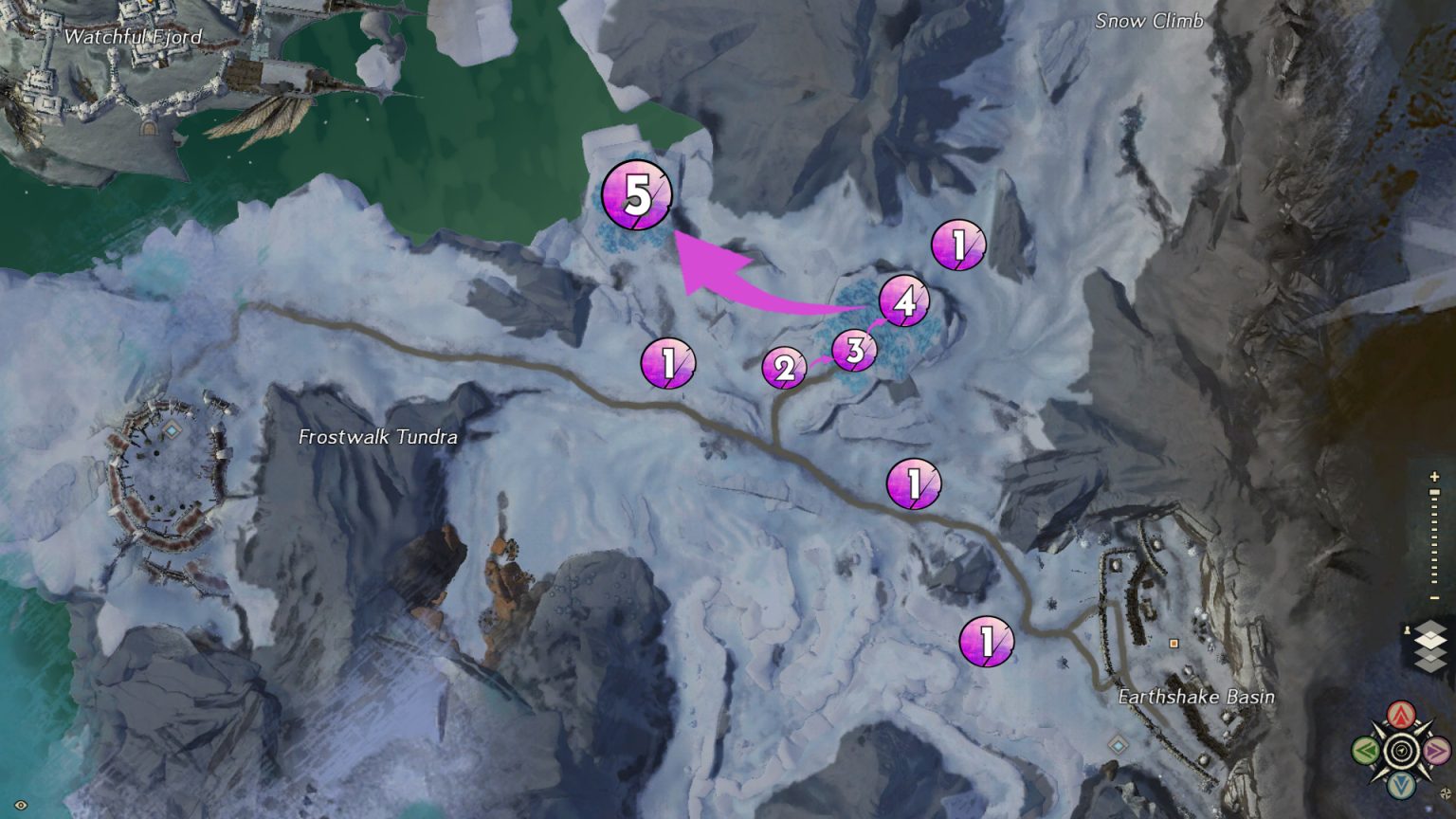This screenshot has width=1456, height=819.
Task: Click the red north arrow on the compass
Action: coord(1401,714)
